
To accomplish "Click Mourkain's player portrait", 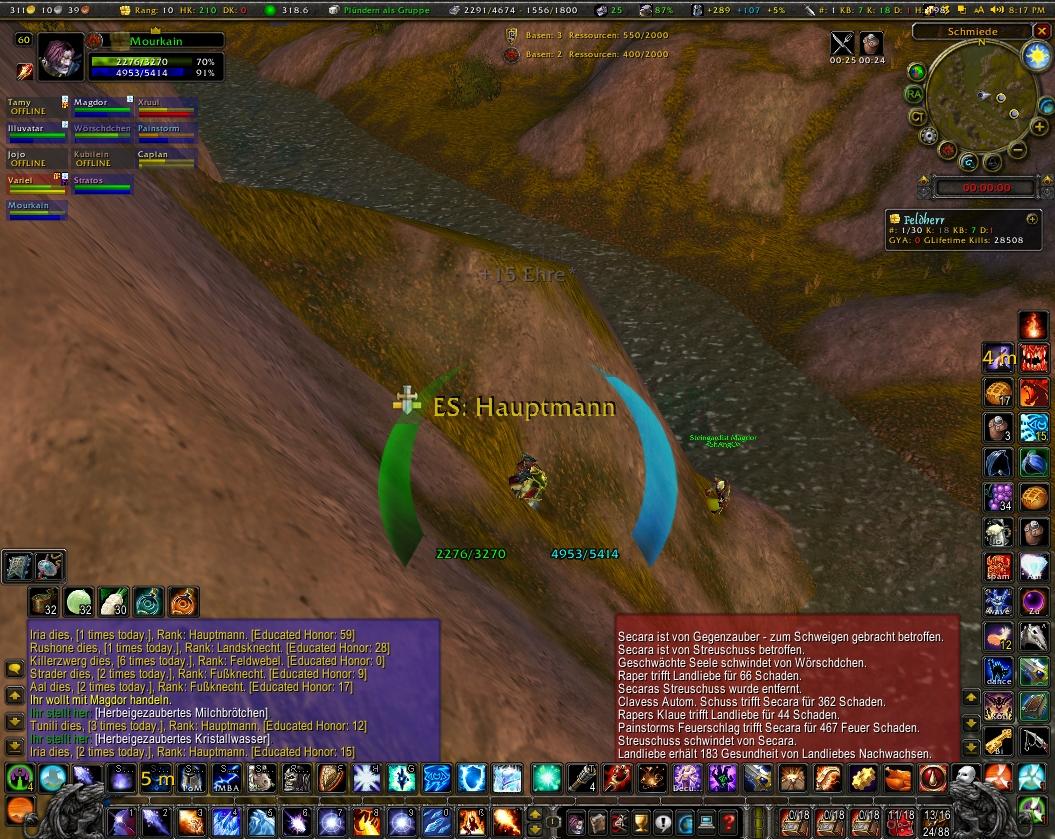I will tap(62, 56).
